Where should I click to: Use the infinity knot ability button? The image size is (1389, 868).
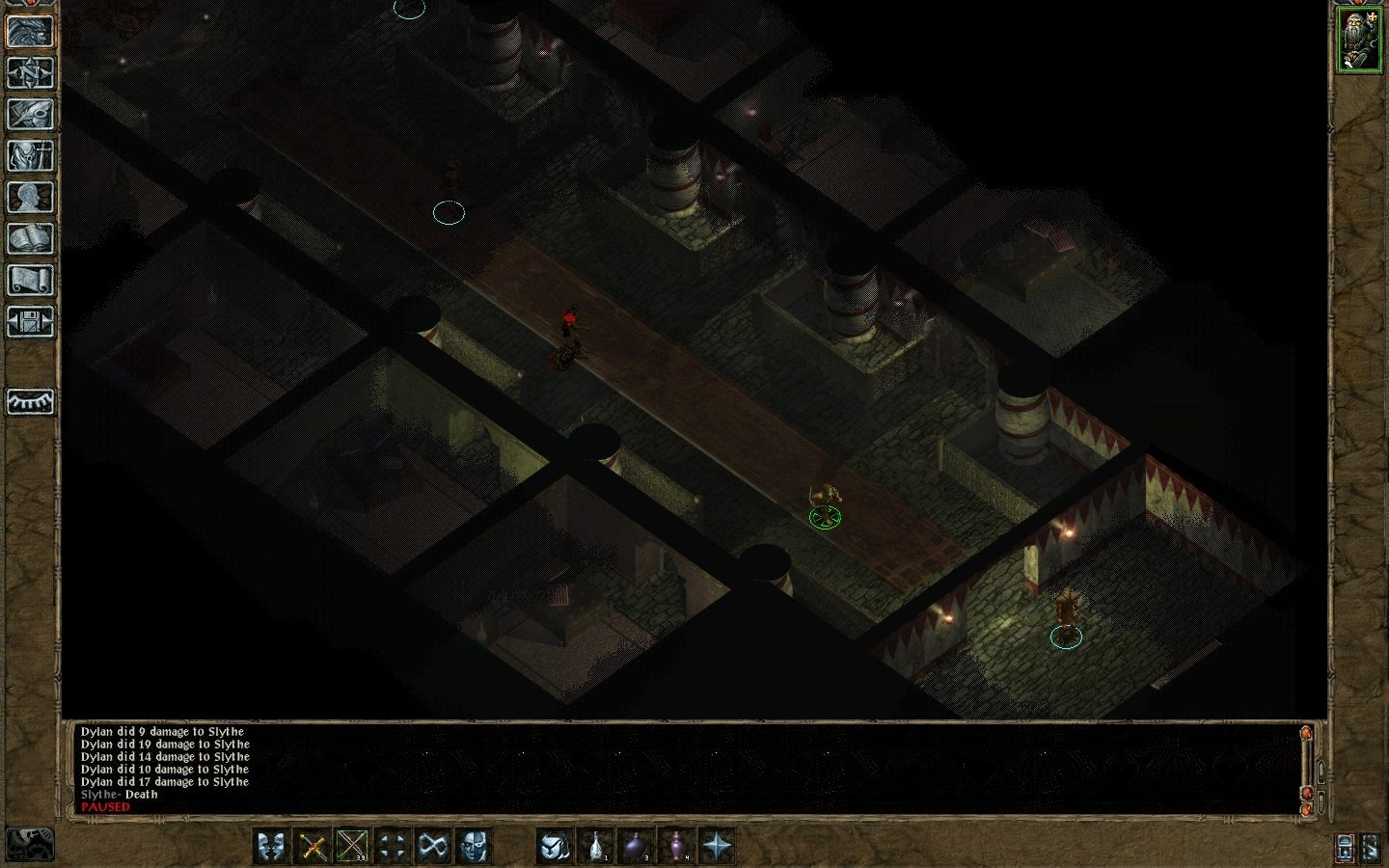tap(432, 847)
